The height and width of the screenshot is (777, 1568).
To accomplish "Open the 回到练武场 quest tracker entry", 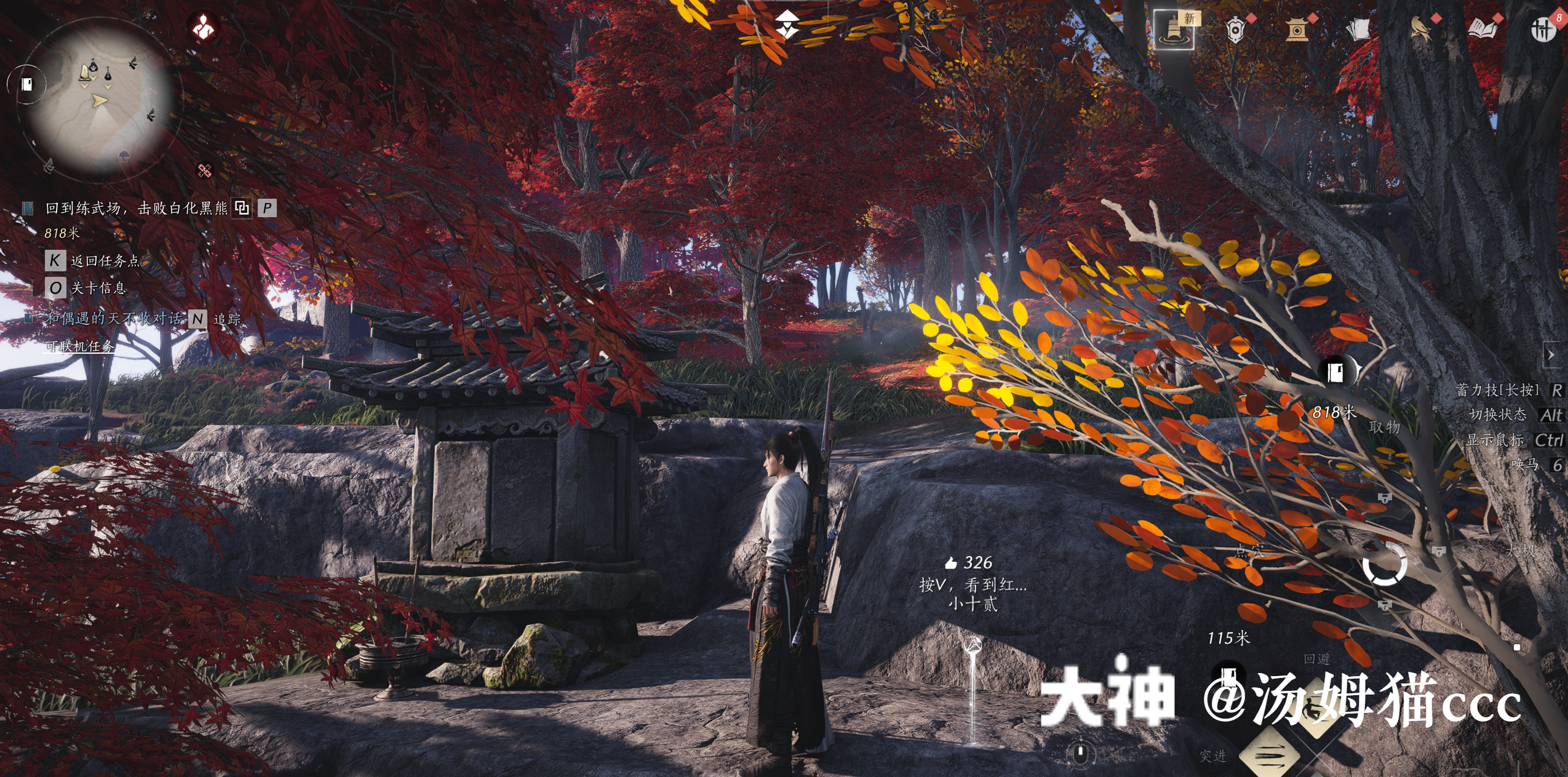I will coord(135,209).
